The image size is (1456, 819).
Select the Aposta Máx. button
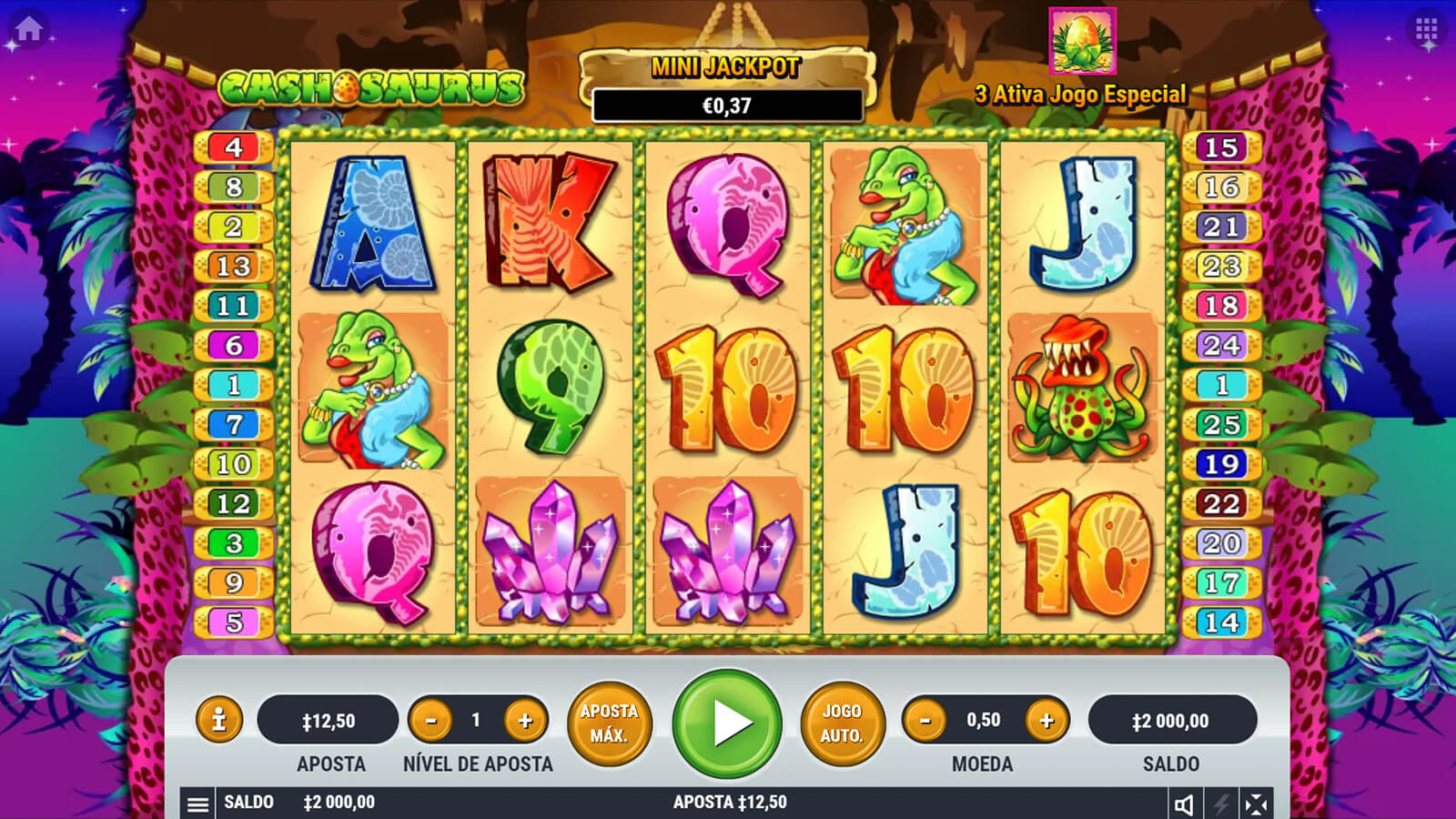[x=609, y=723]
